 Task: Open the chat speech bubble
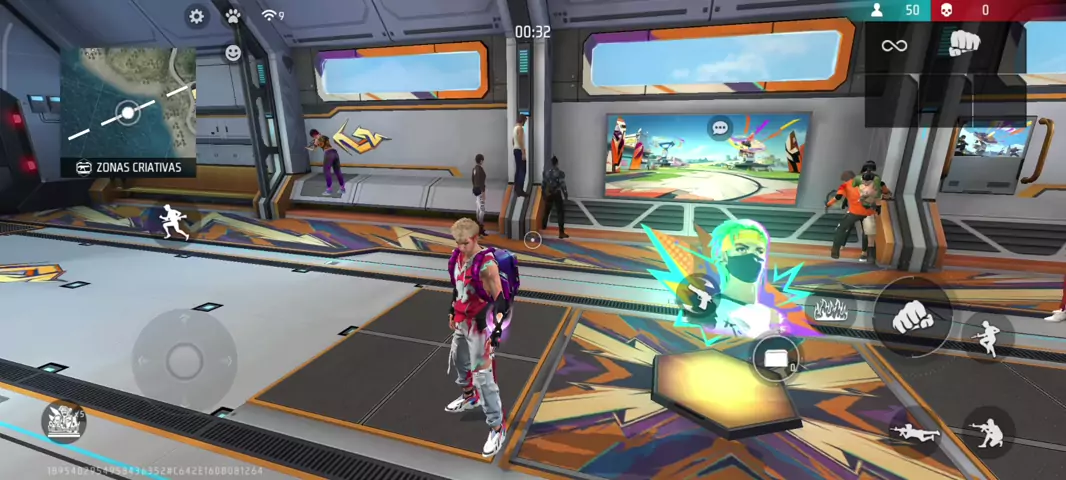pyautogui.click(x=719, y=128)
